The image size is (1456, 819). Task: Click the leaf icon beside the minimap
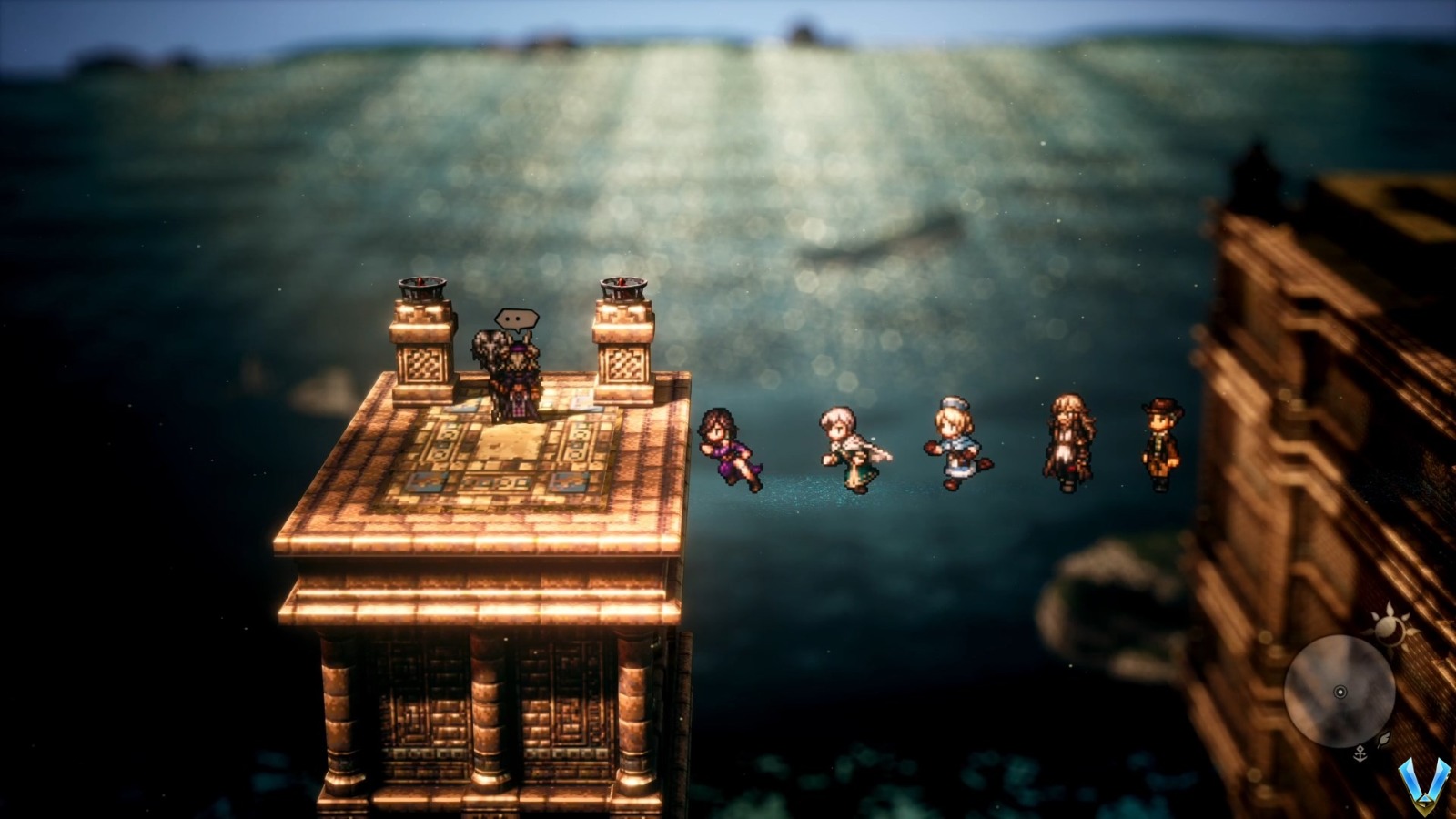tap(1385, 739)
